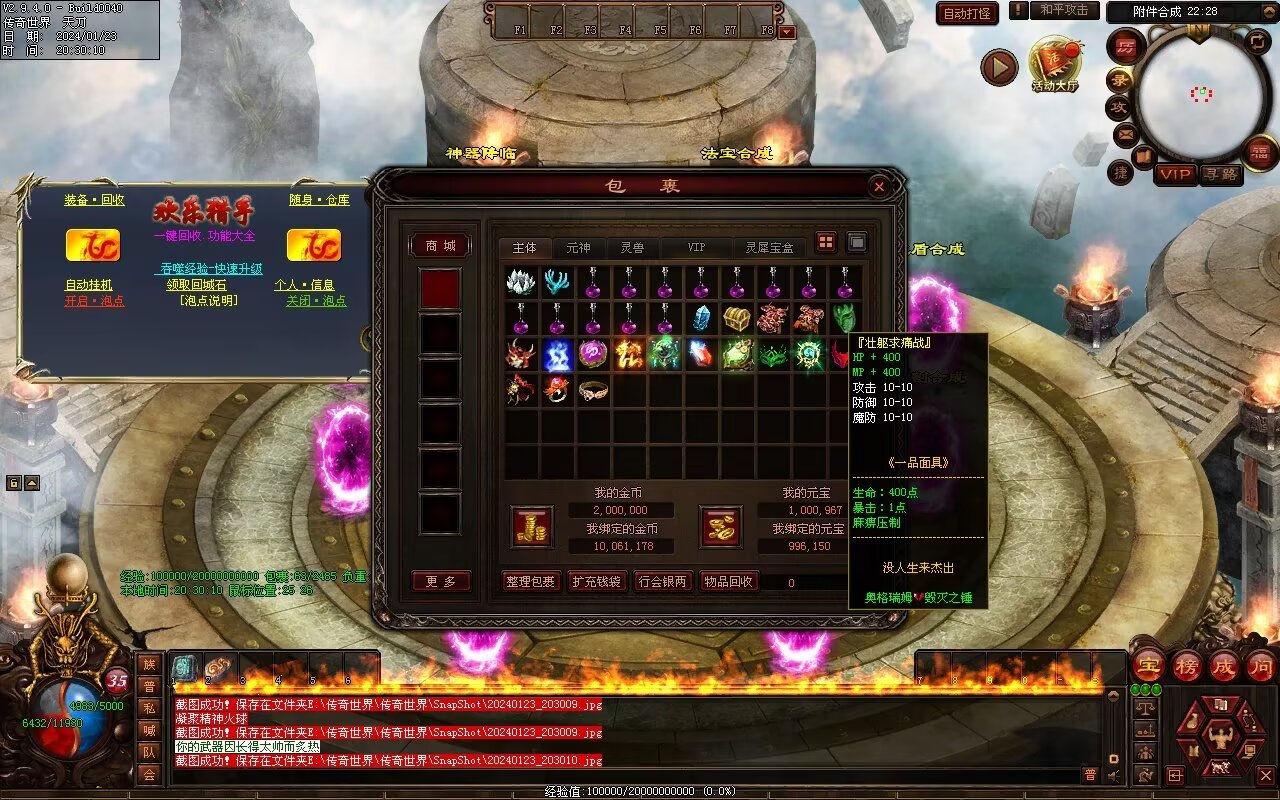
Task: Click 整理包裹 to sort the bag
Action: pos(530,582)
